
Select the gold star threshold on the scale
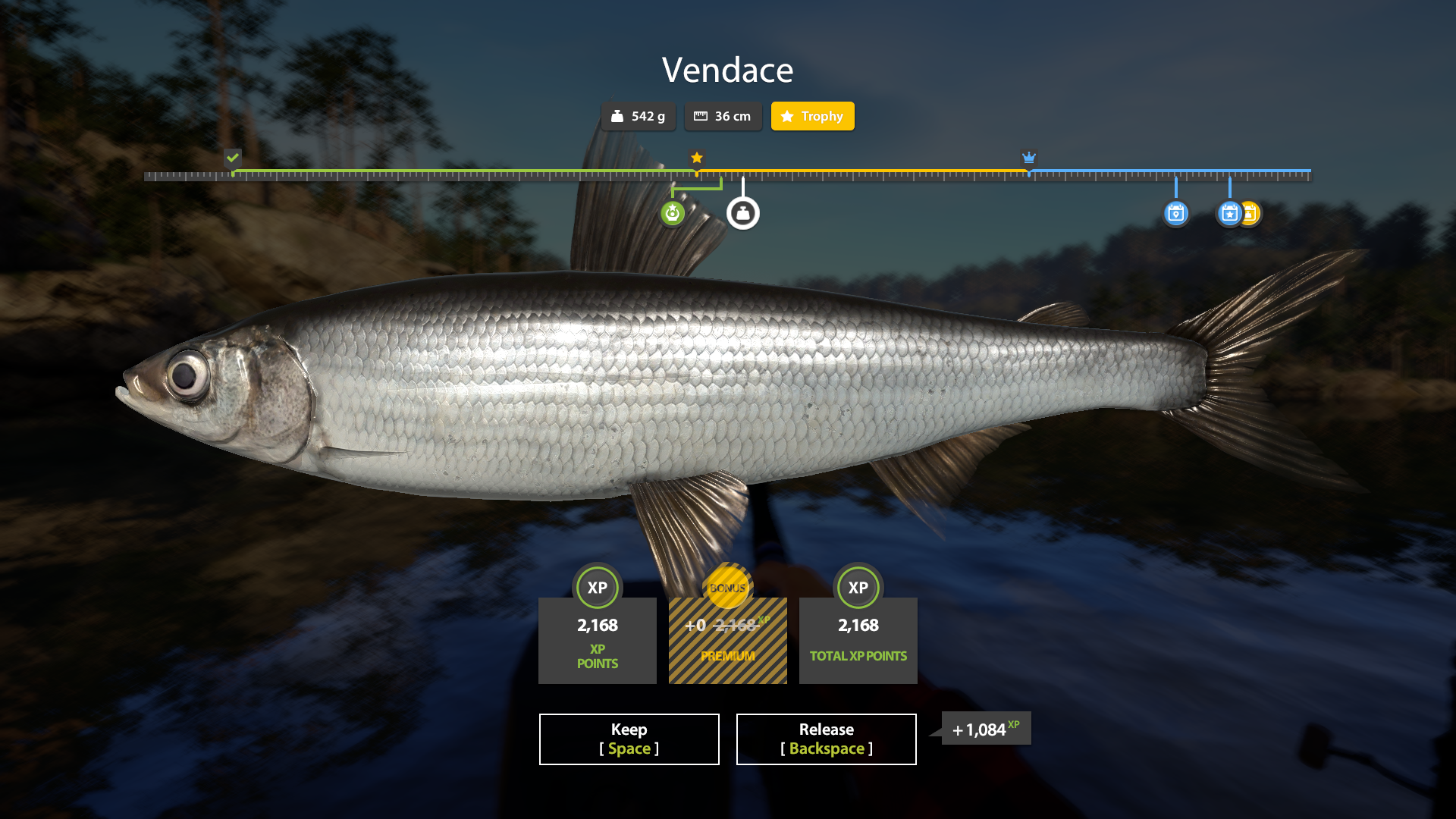[x=697, y=158]
